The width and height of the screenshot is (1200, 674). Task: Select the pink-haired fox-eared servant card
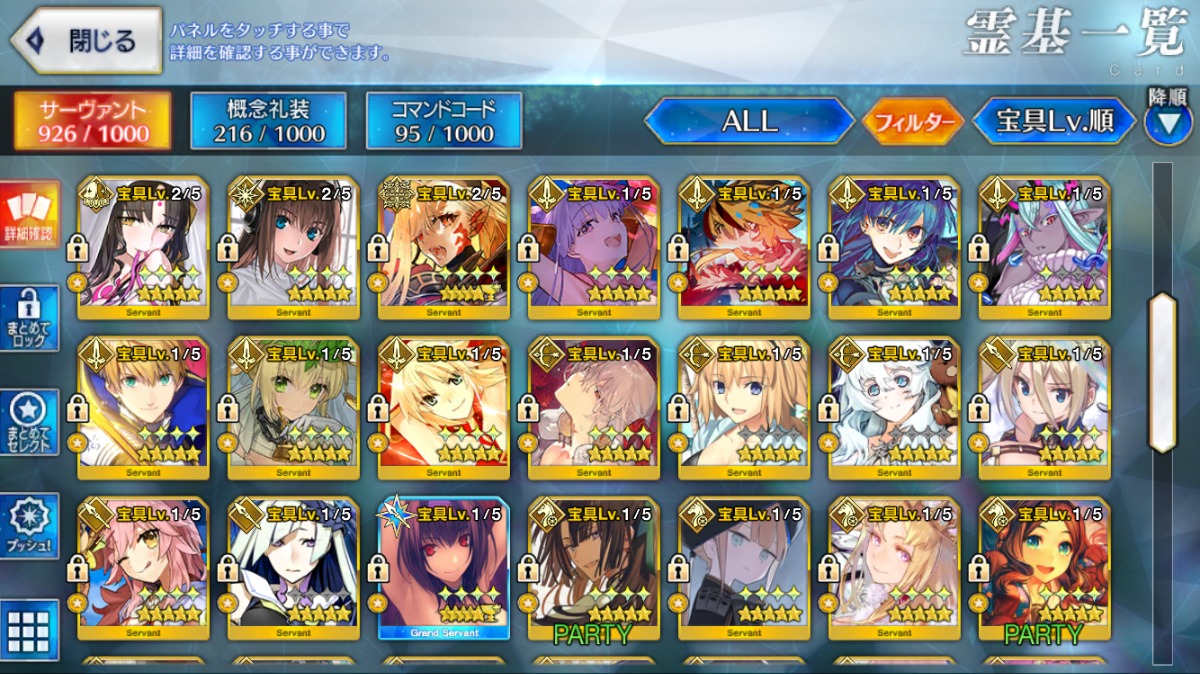143,568
